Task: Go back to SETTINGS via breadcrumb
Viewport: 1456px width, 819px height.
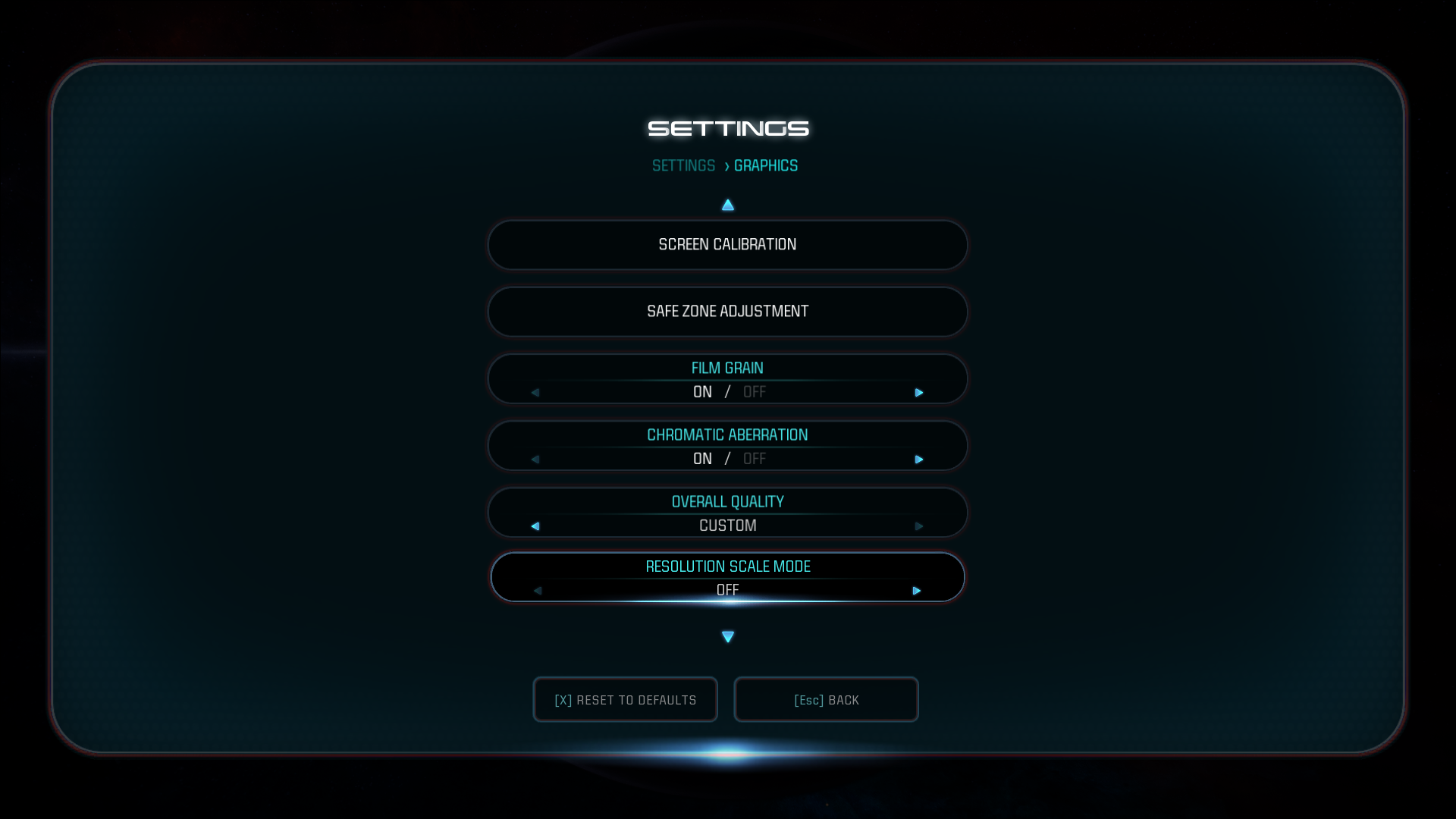Action: click(x=683, y=165)
